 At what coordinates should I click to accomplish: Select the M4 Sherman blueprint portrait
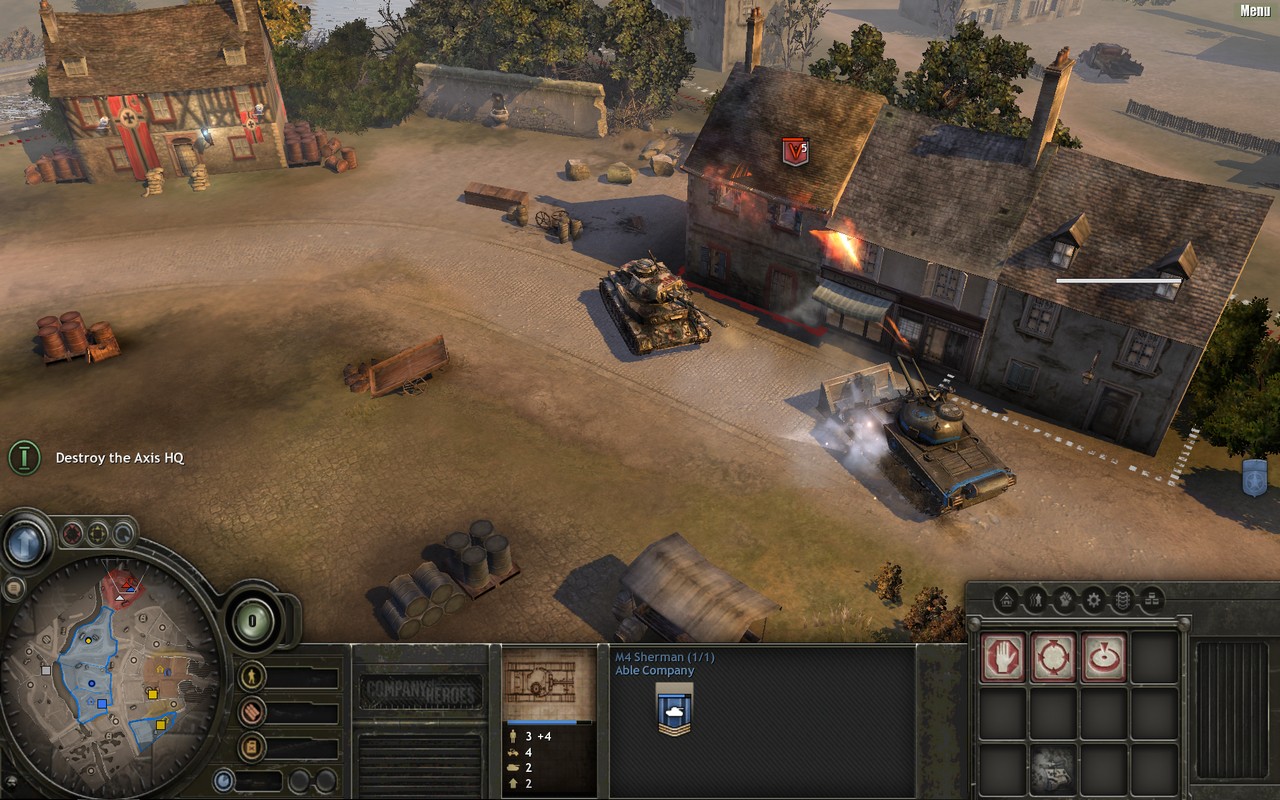pyautogui.click(x=547, y=683)
